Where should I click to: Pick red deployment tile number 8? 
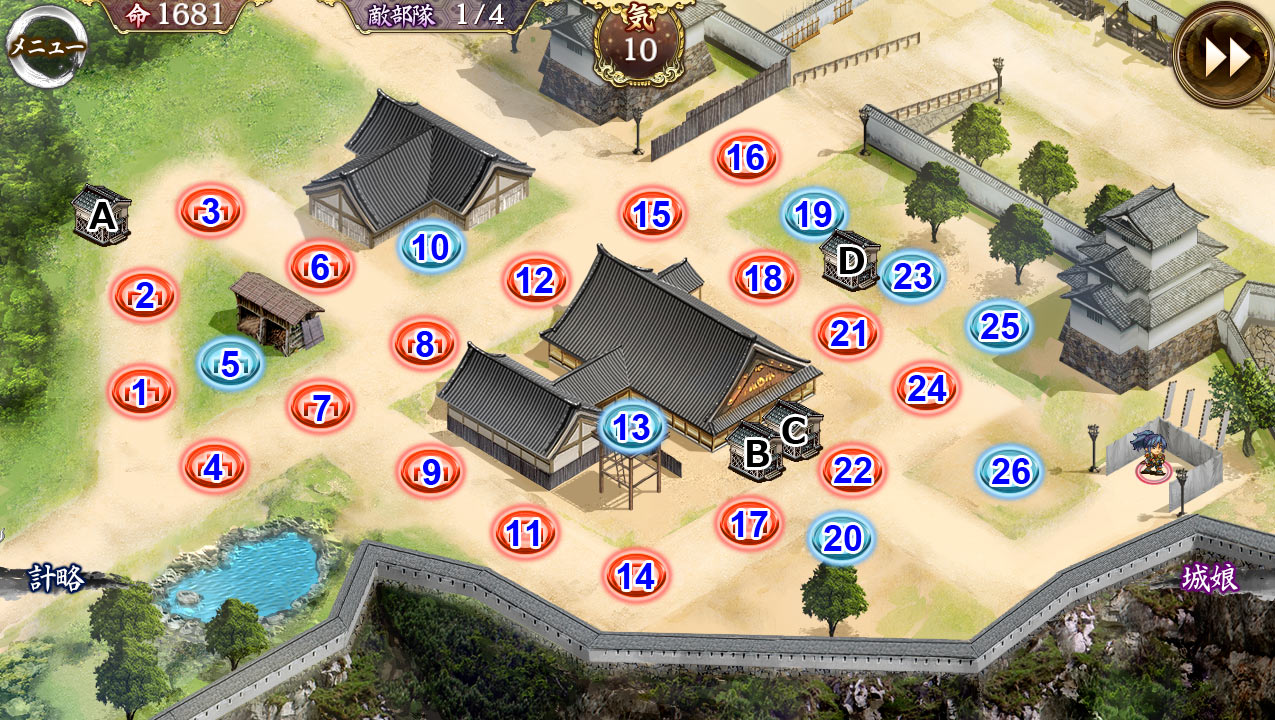pos(425,345)
